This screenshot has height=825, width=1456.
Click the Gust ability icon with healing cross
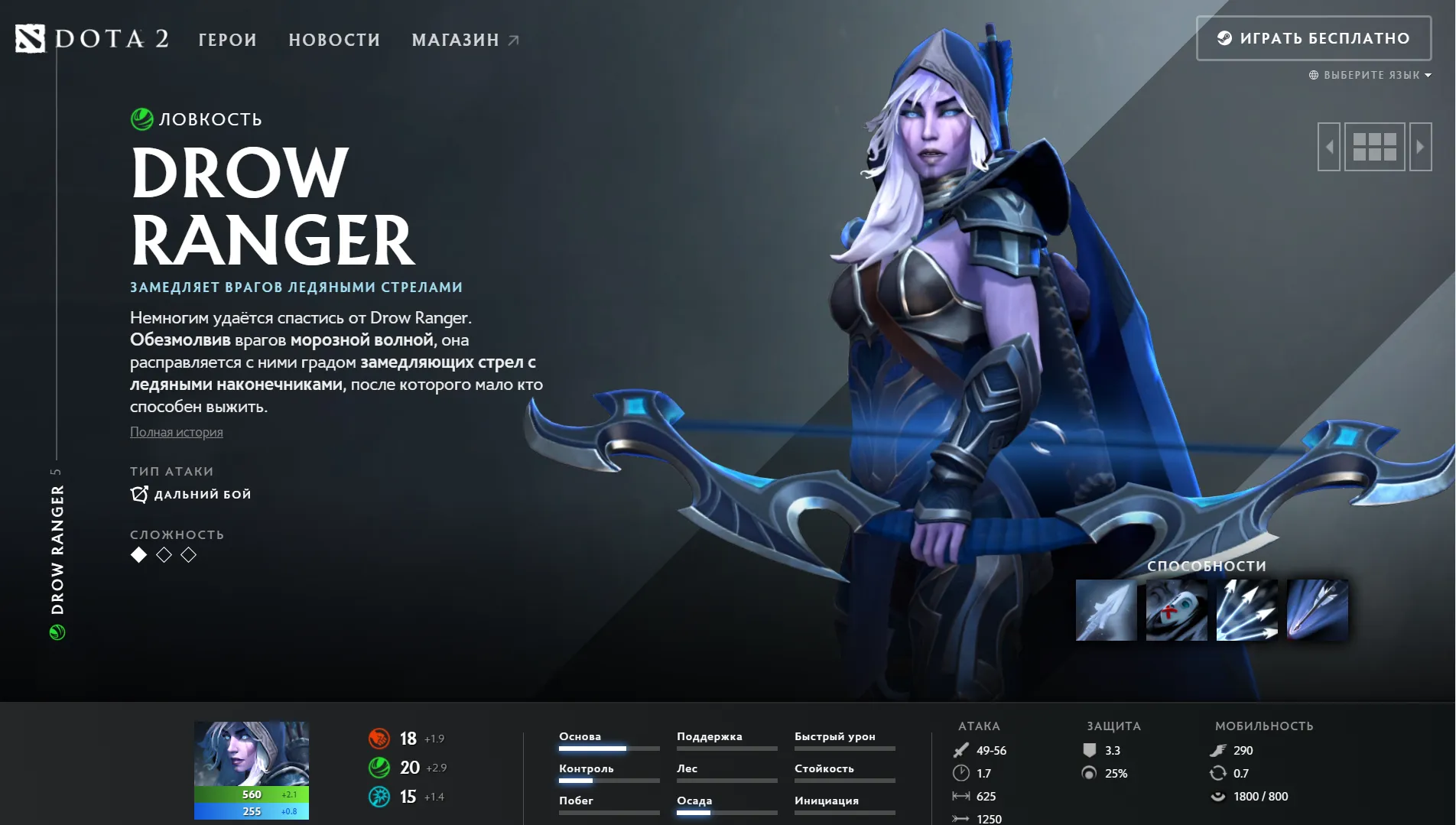1175,609
